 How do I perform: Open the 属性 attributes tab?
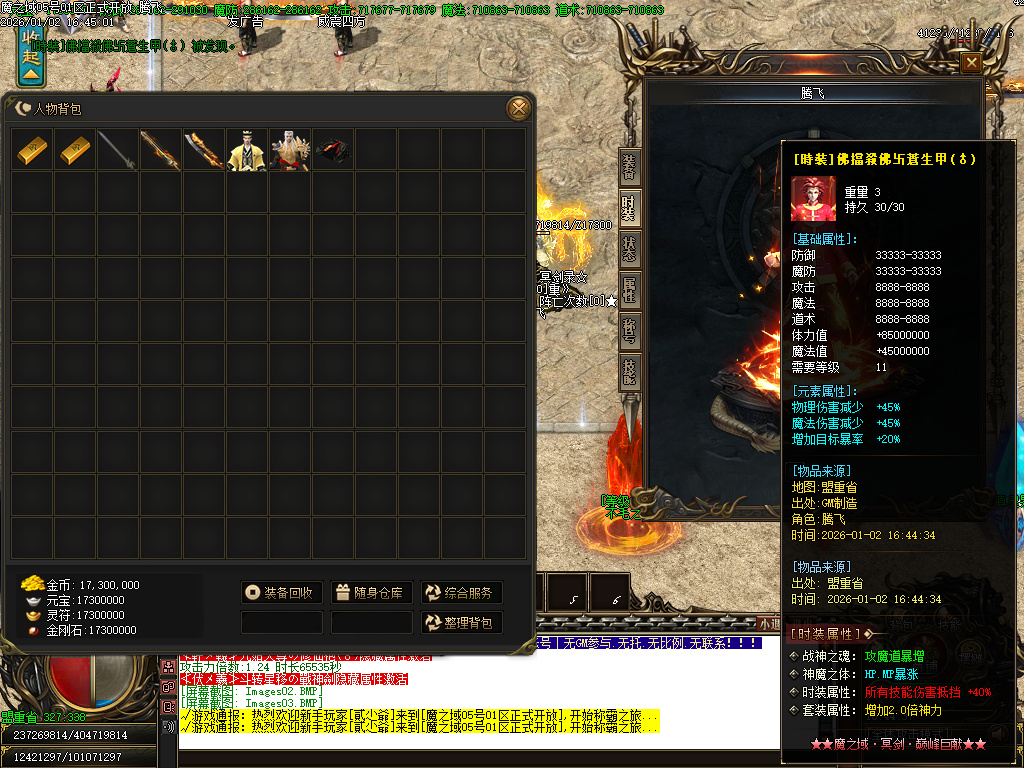(628, 290)
